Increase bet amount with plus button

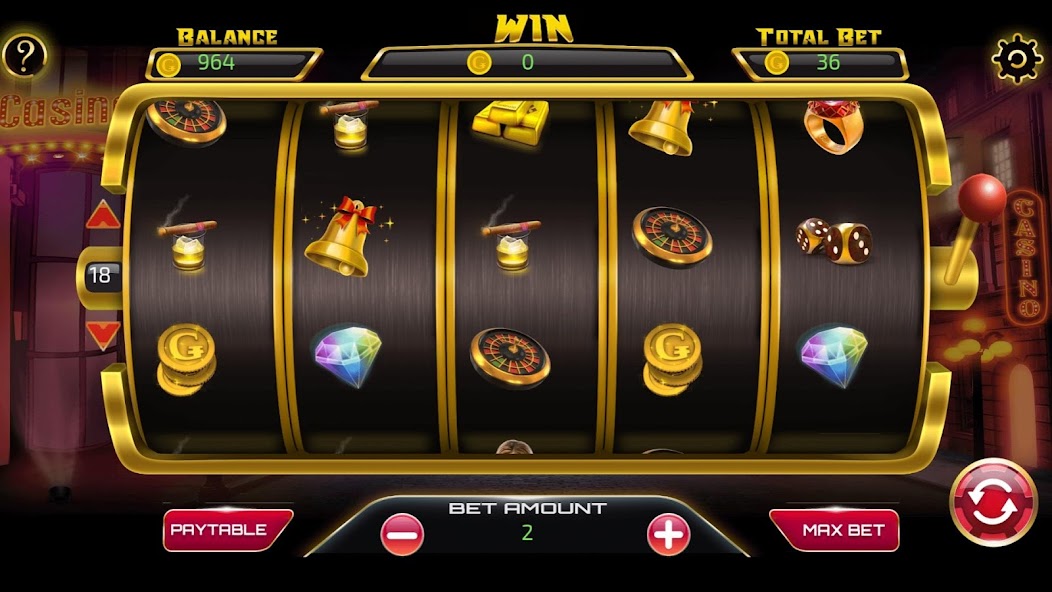[x=668, y=535]
